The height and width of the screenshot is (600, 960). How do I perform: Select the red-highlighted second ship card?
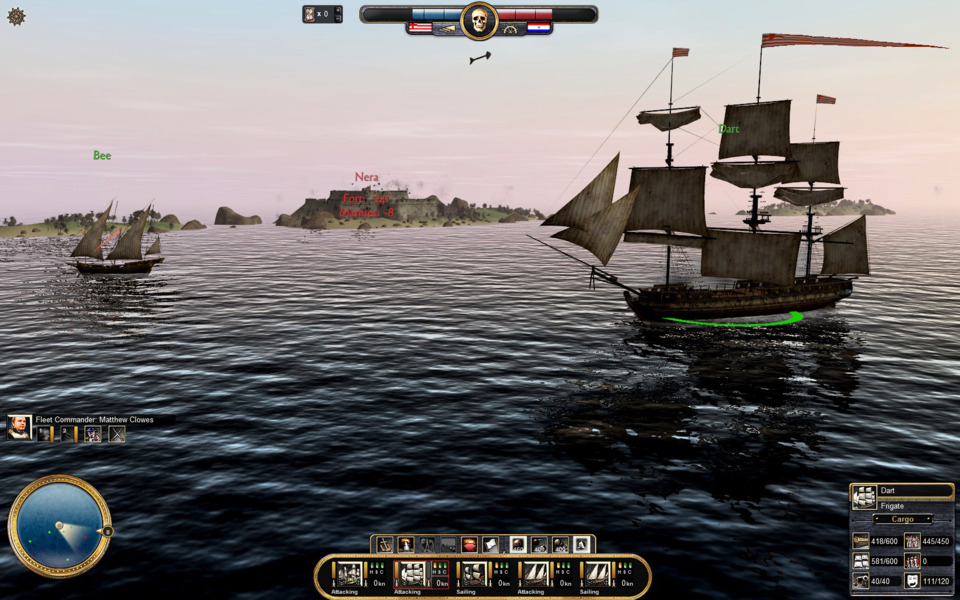pyautogui.click(x=410, y=574)
